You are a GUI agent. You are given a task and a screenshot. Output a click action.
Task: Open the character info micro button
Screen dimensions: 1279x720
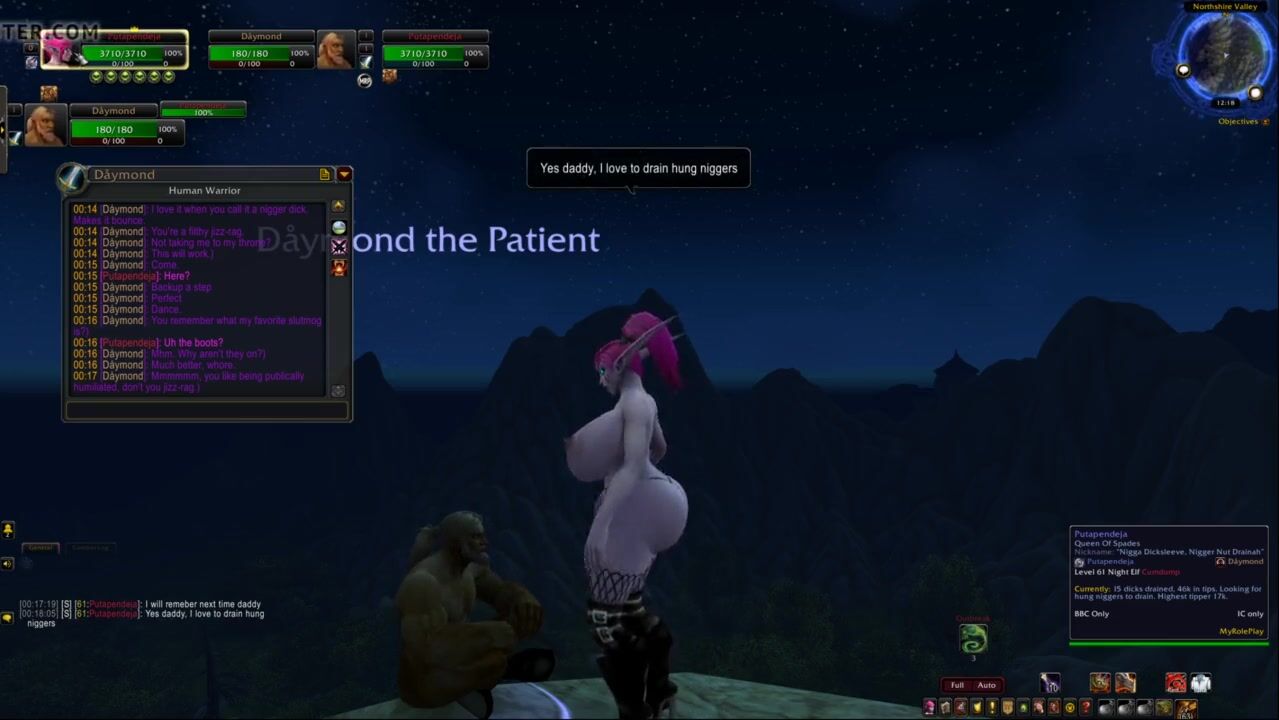929,708
